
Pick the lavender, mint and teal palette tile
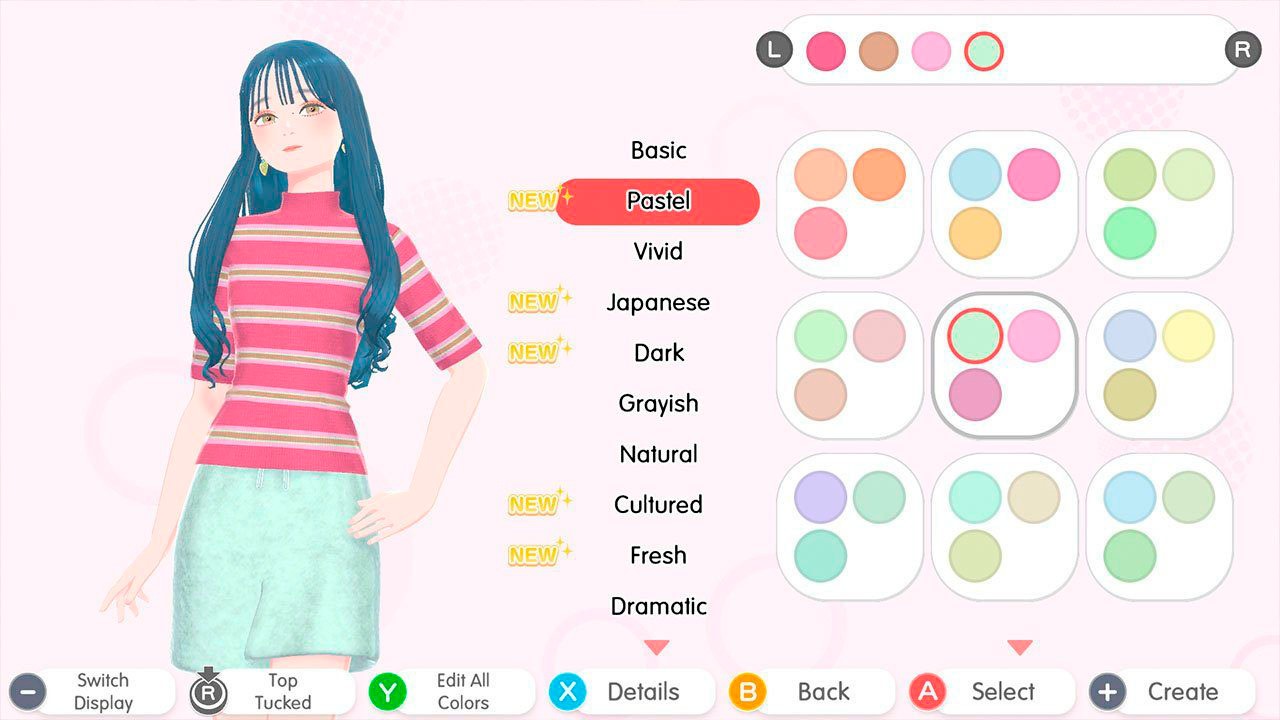(x=850, y=526)
